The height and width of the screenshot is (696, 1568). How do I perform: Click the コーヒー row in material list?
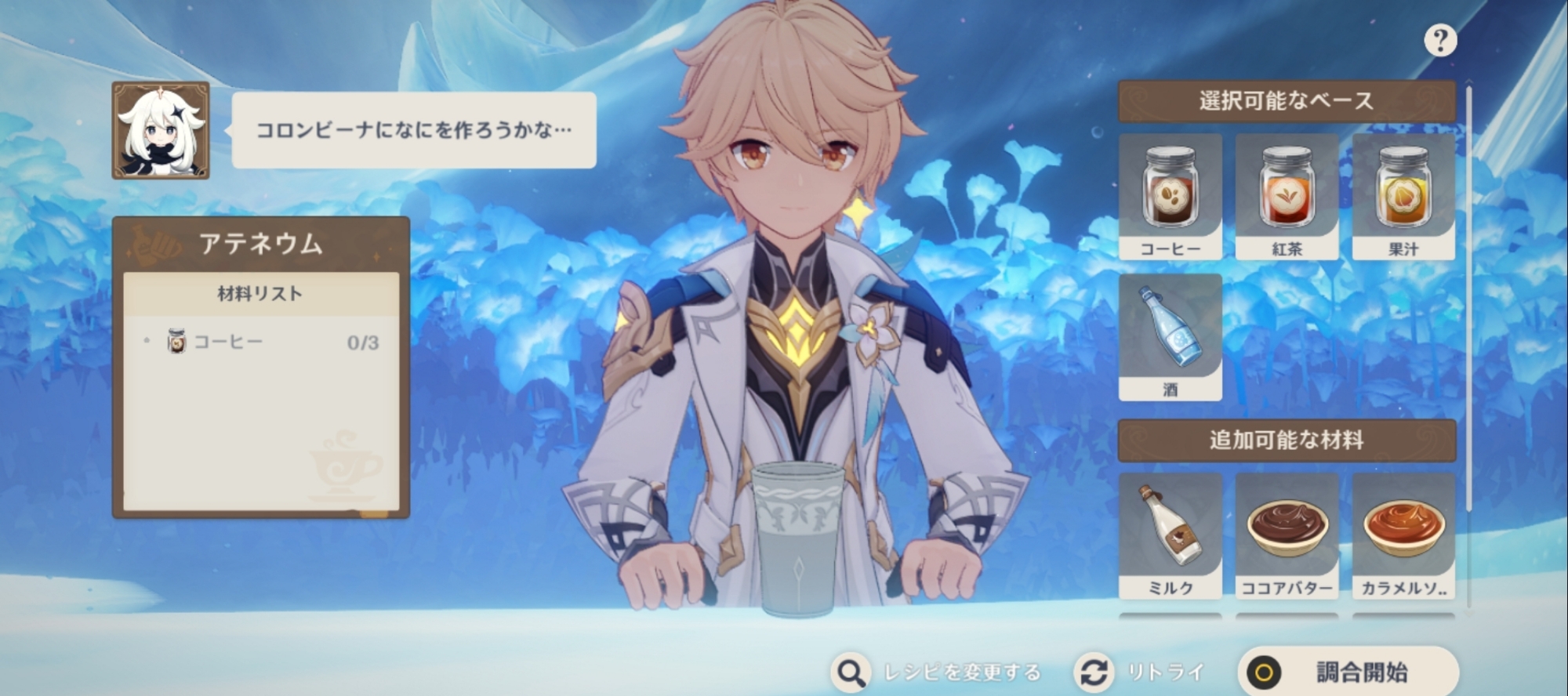[x=260, y=343]
